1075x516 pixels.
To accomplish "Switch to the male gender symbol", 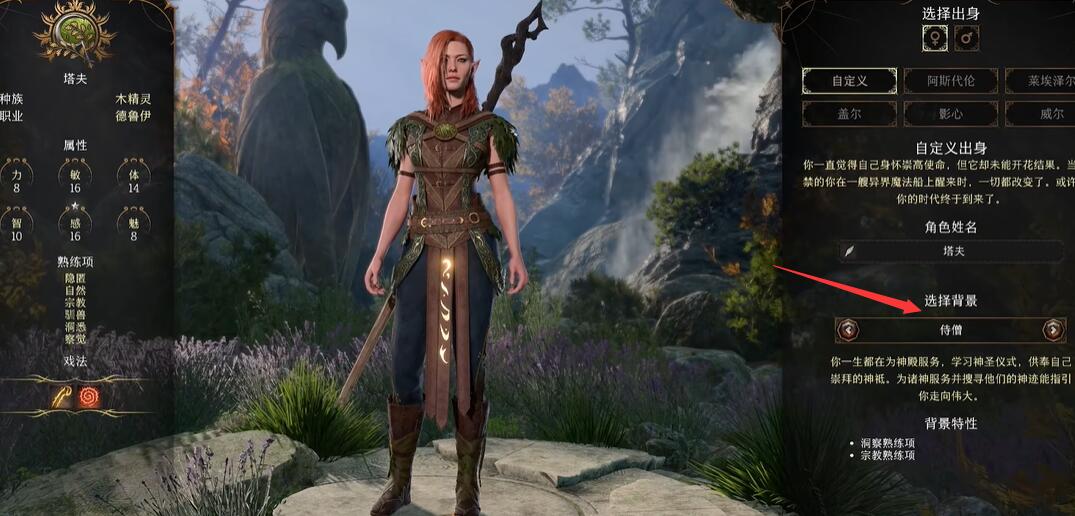I will click(966, 39).
